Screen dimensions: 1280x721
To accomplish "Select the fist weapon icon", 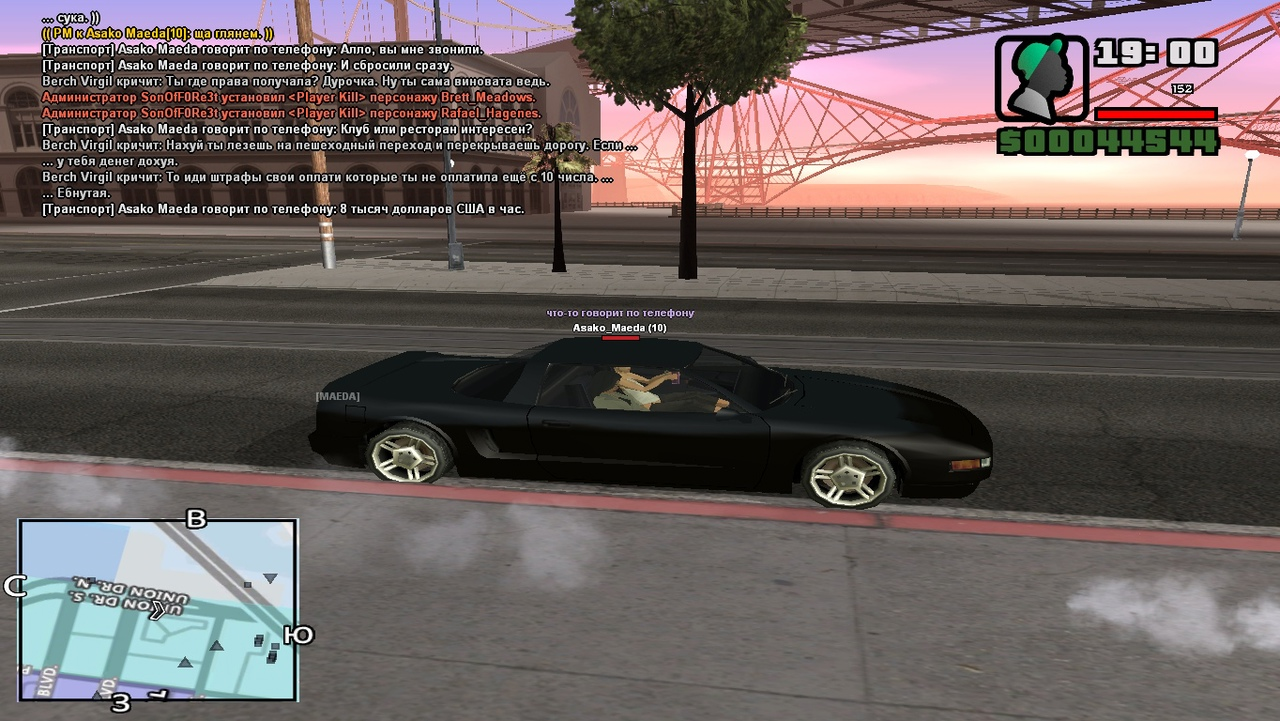I will point(1041,80).
